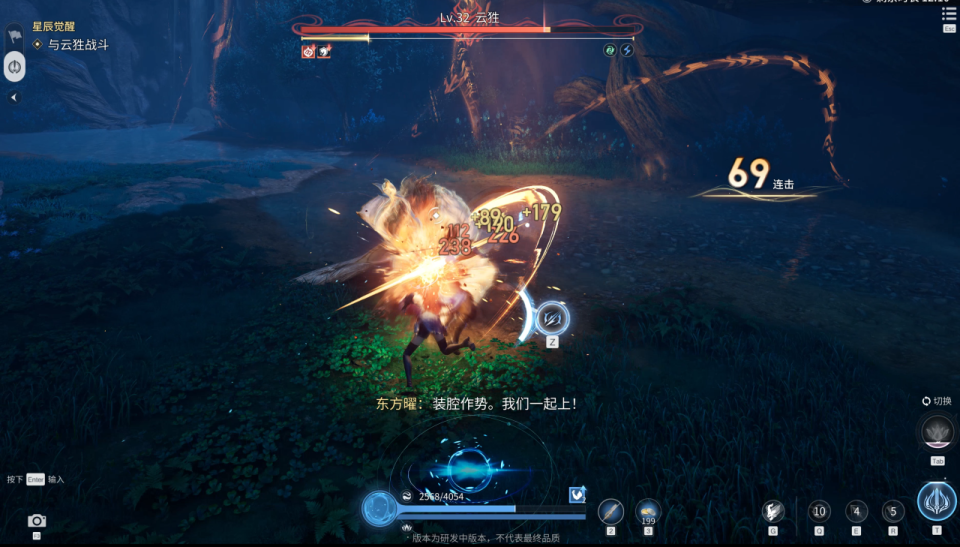The width and height of the screenshot is (960, 547).
Task: Activate the skill showing cooldown 5
Action: (x=893, y=510)
